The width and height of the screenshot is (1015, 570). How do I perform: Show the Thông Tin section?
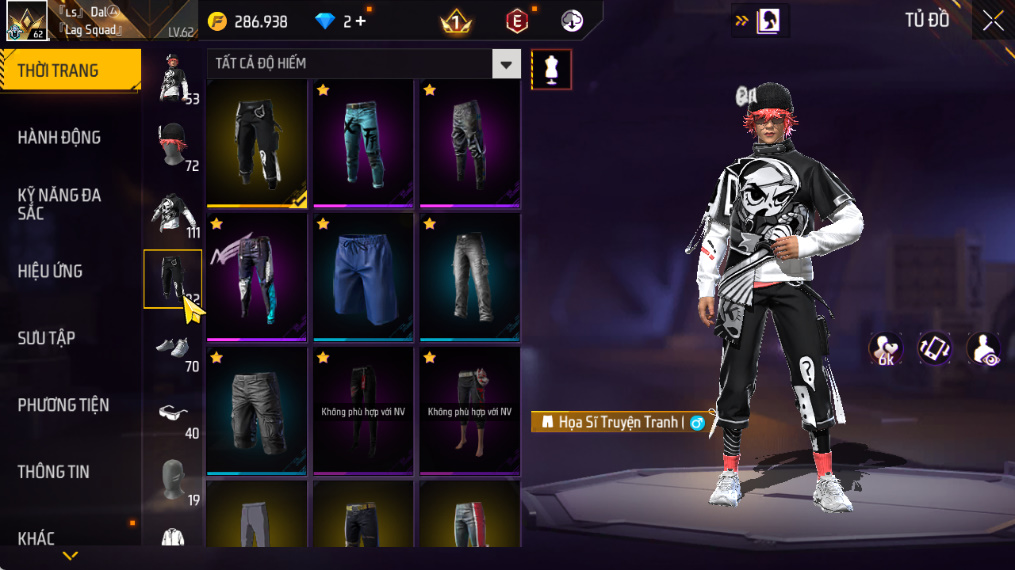pos(53,472)
